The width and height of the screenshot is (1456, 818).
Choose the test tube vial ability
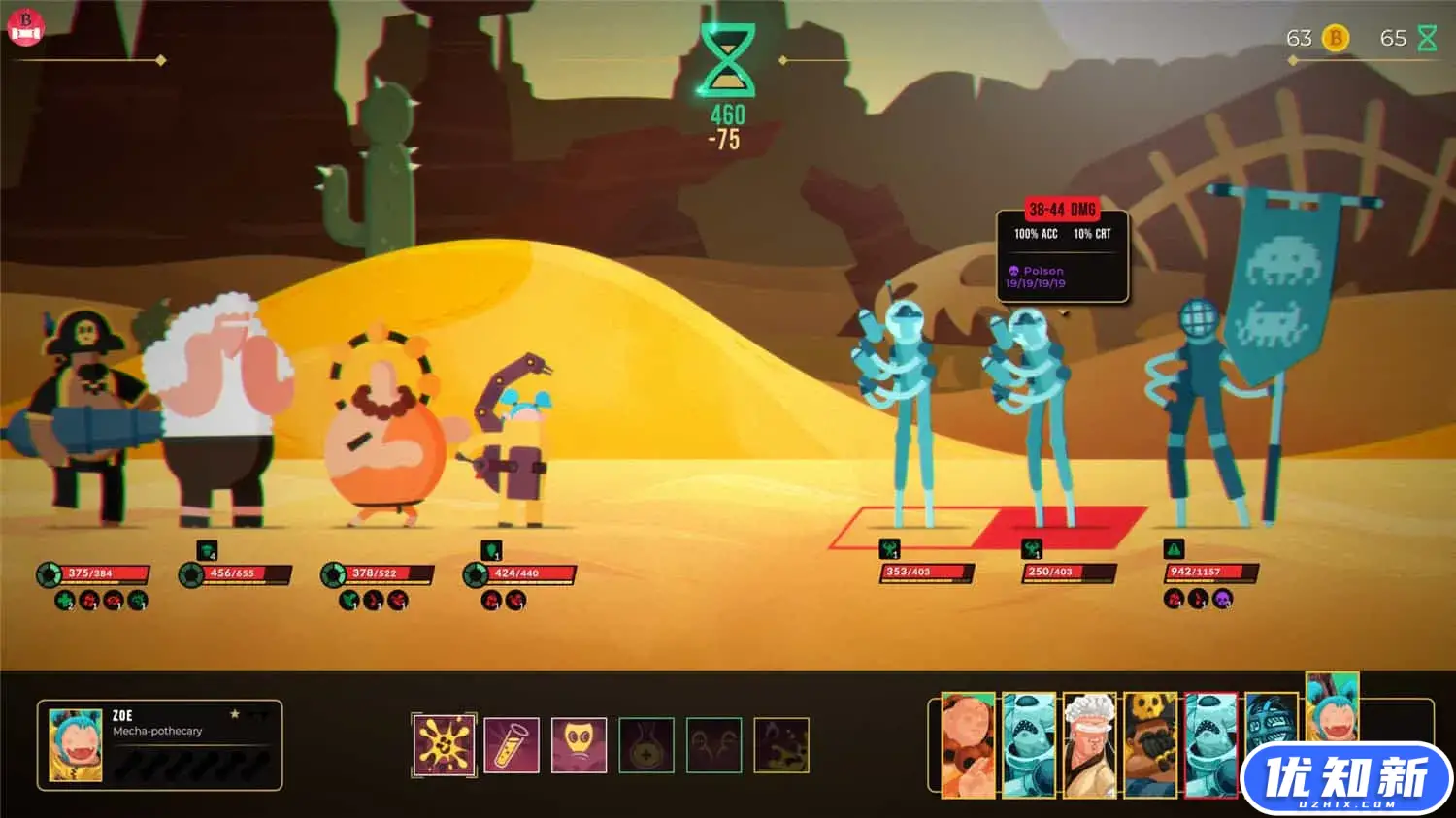click(x=512, y=745)
